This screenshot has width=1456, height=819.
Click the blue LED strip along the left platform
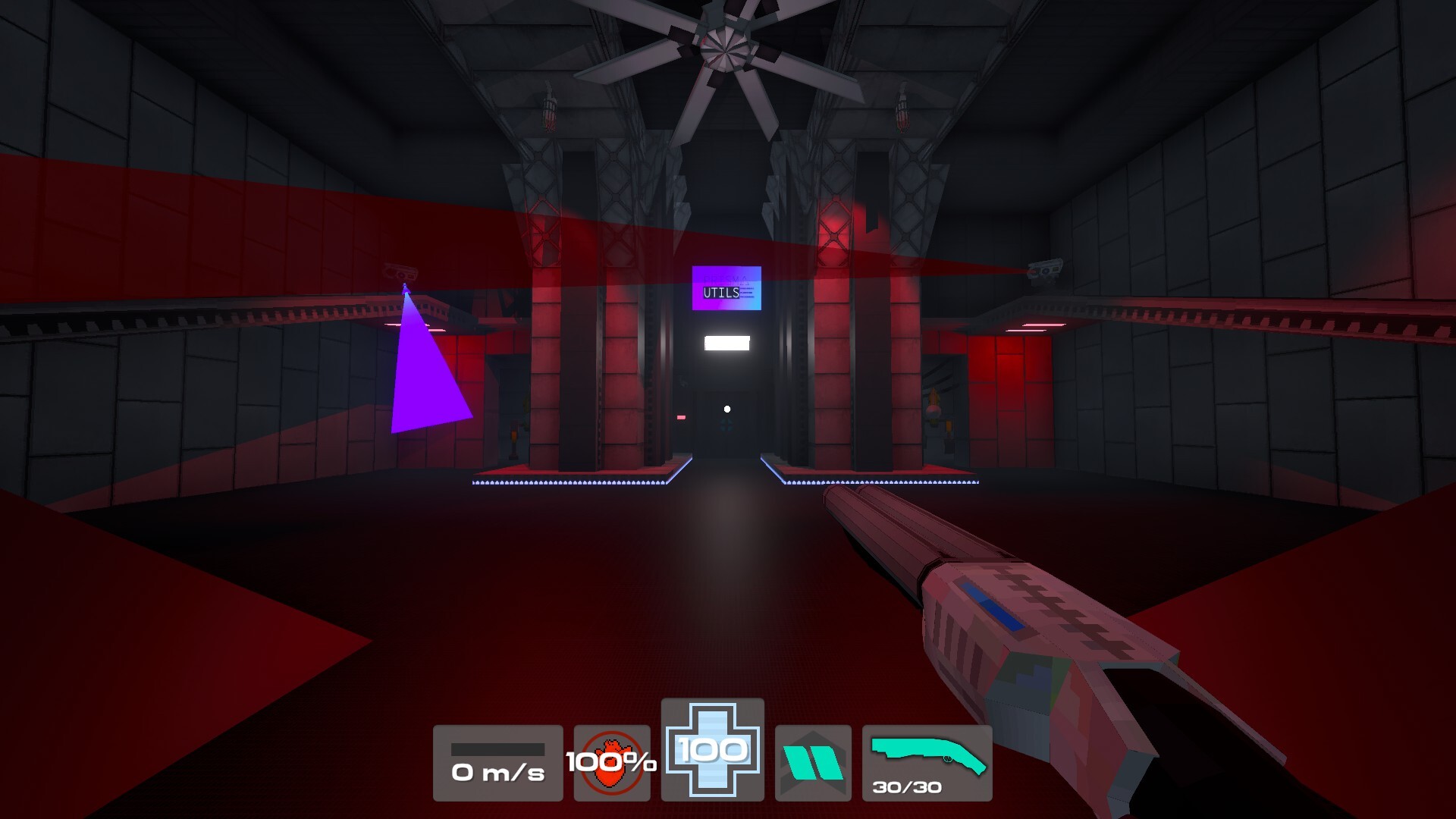click(569, 482)
